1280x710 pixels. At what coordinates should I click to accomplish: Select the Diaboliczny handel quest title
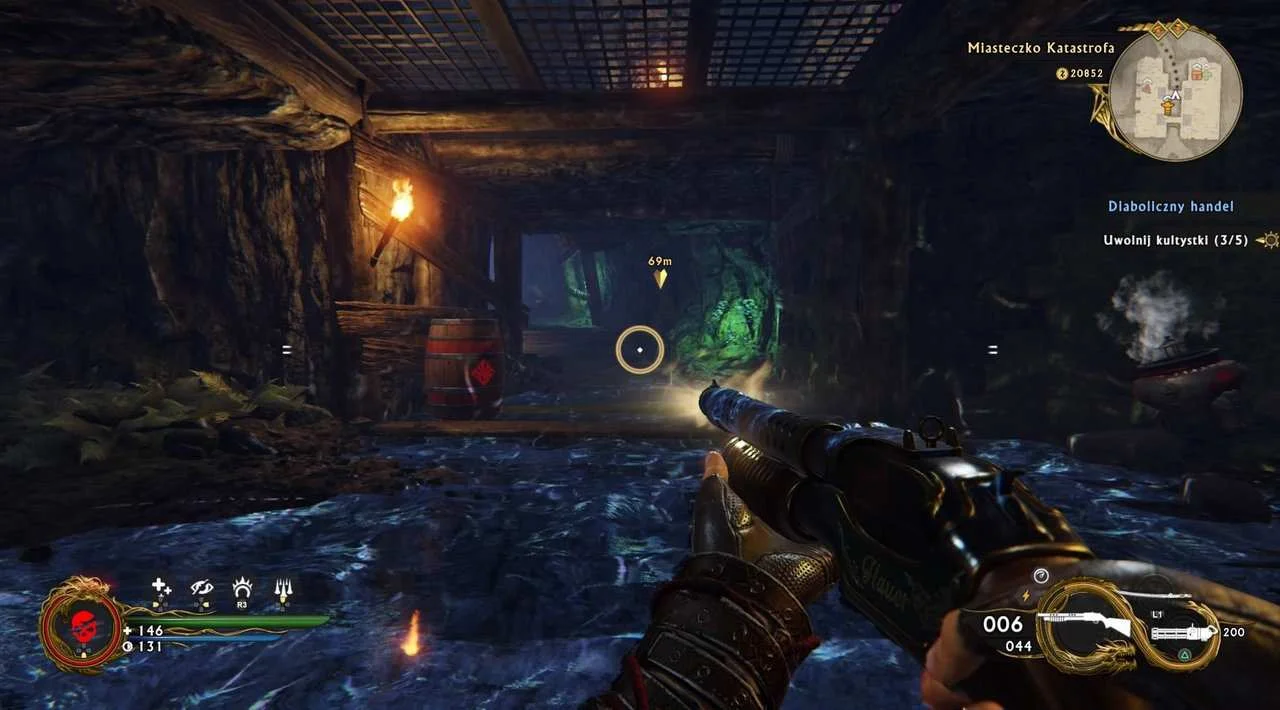(x=1170, y=207)
